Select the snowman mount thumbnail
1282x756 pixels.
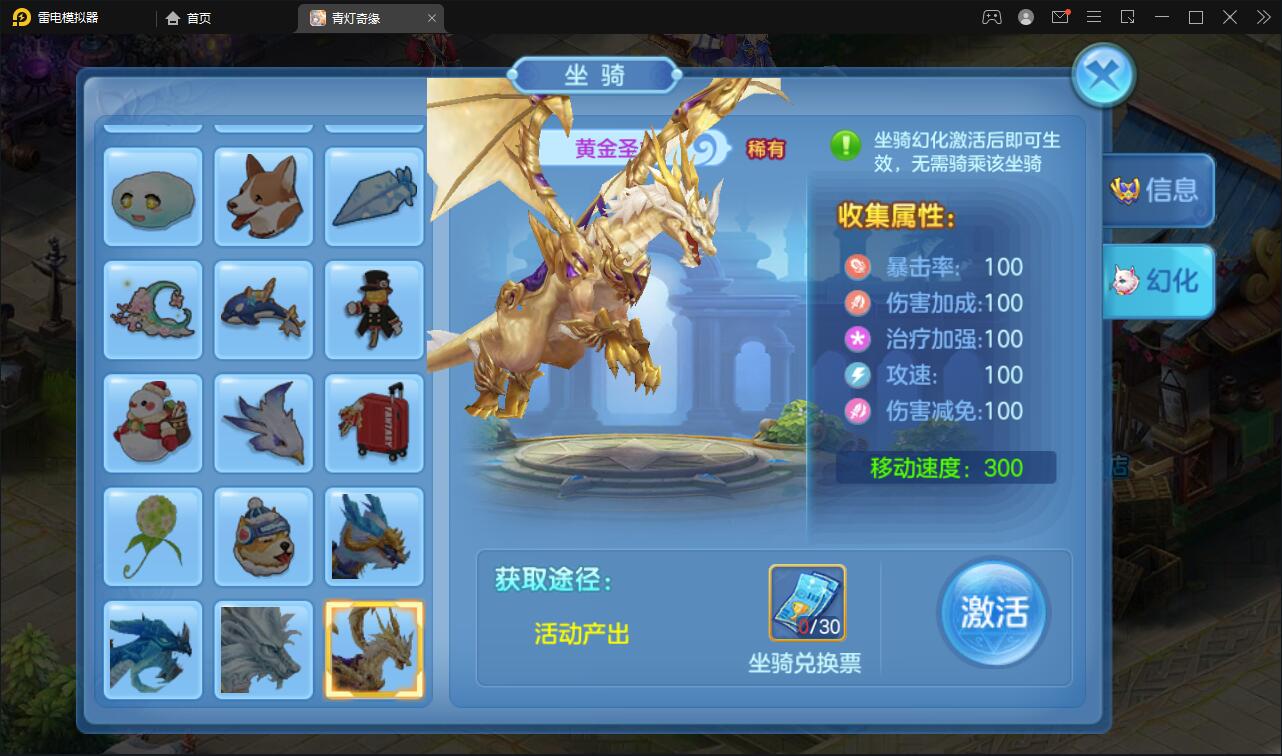tap(152, 423)
